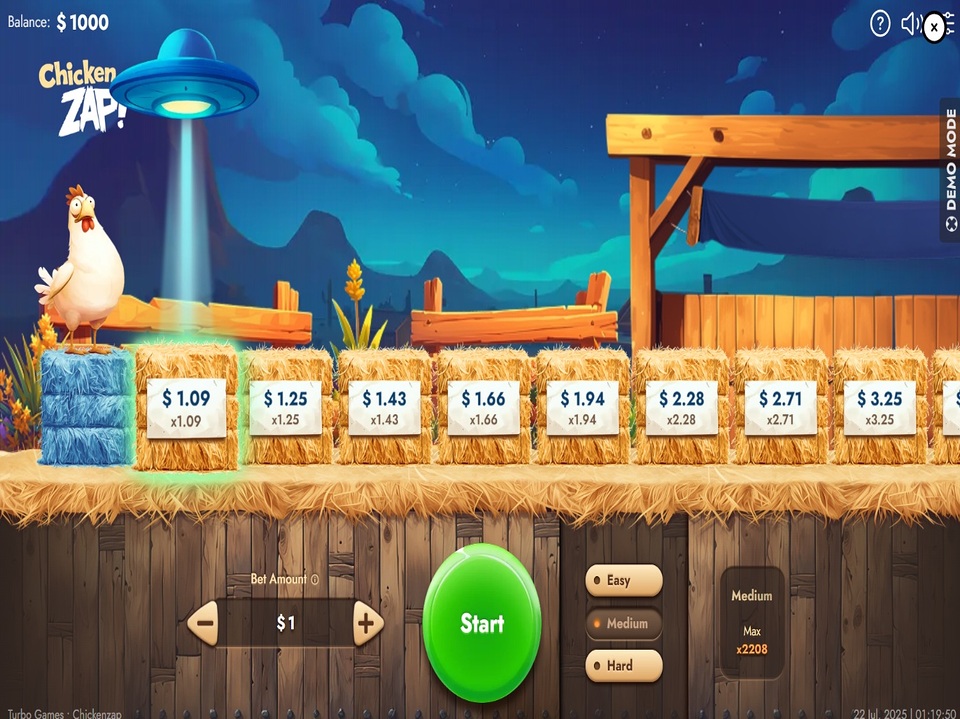This screenshot has height=719, width=960.
Task: Decrease the bet with the minus button
Action: click(x=205, y=624)
